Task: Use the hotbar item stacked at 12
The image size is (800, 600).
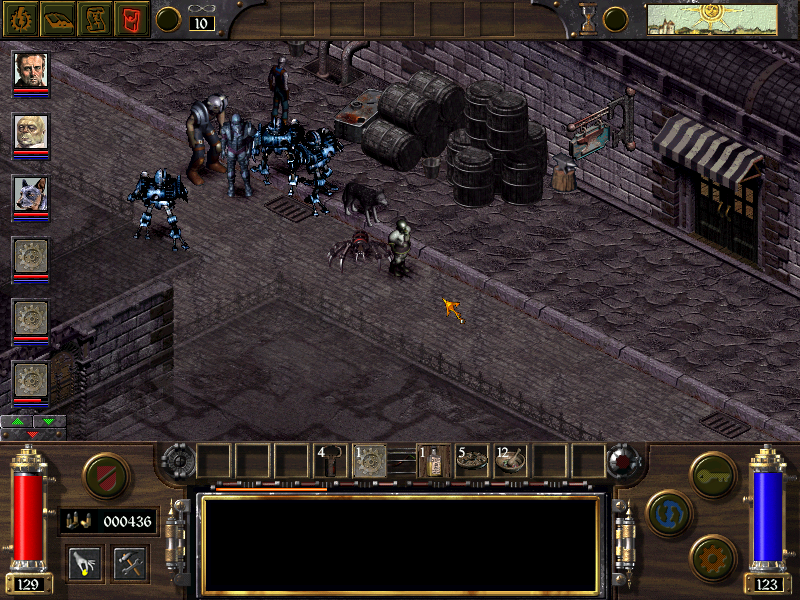Action: pyautogui.click(x=511, y=460)
